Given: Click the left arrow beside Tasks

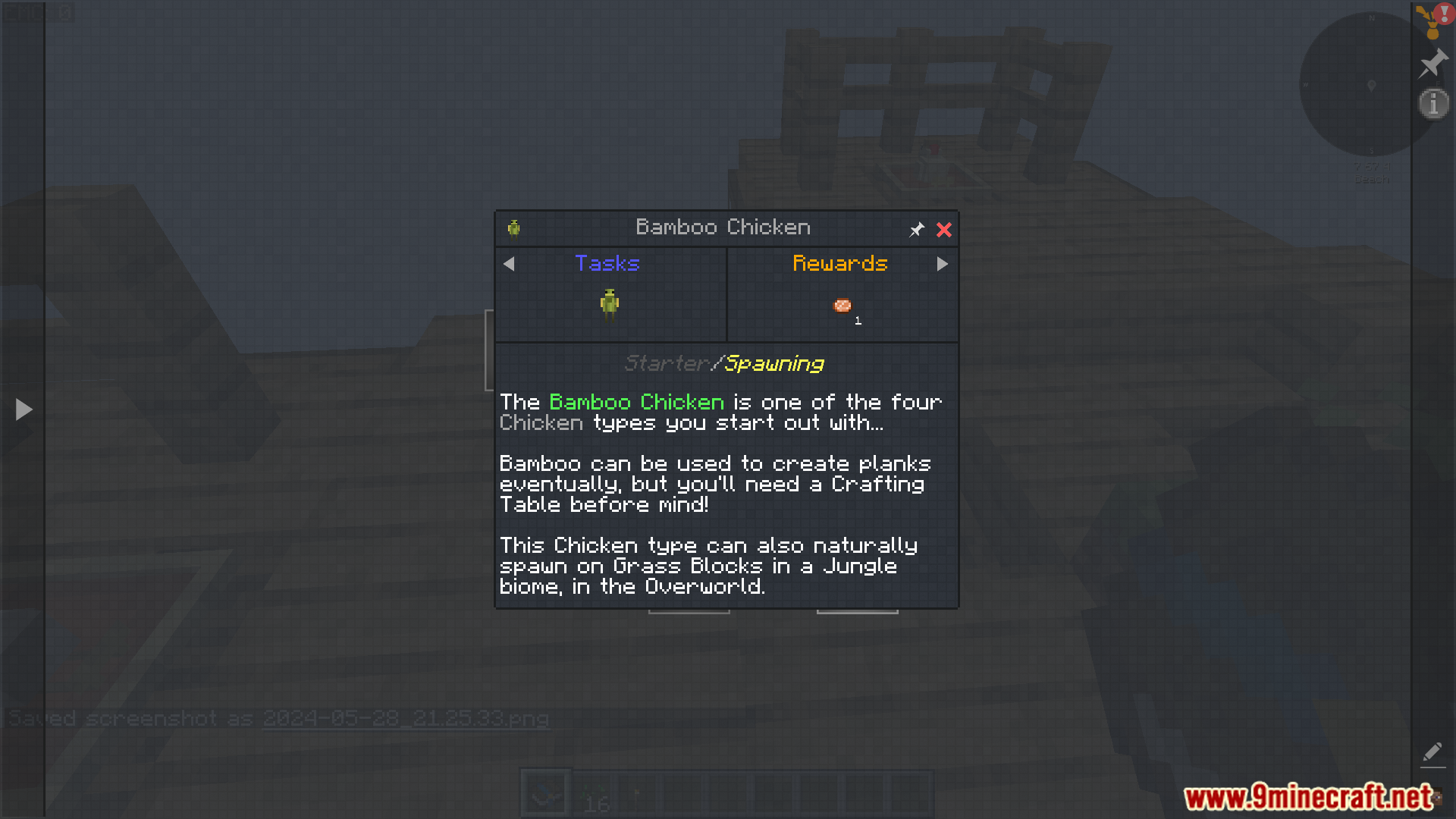Looking at the screenshot, I should pos(509,264).
